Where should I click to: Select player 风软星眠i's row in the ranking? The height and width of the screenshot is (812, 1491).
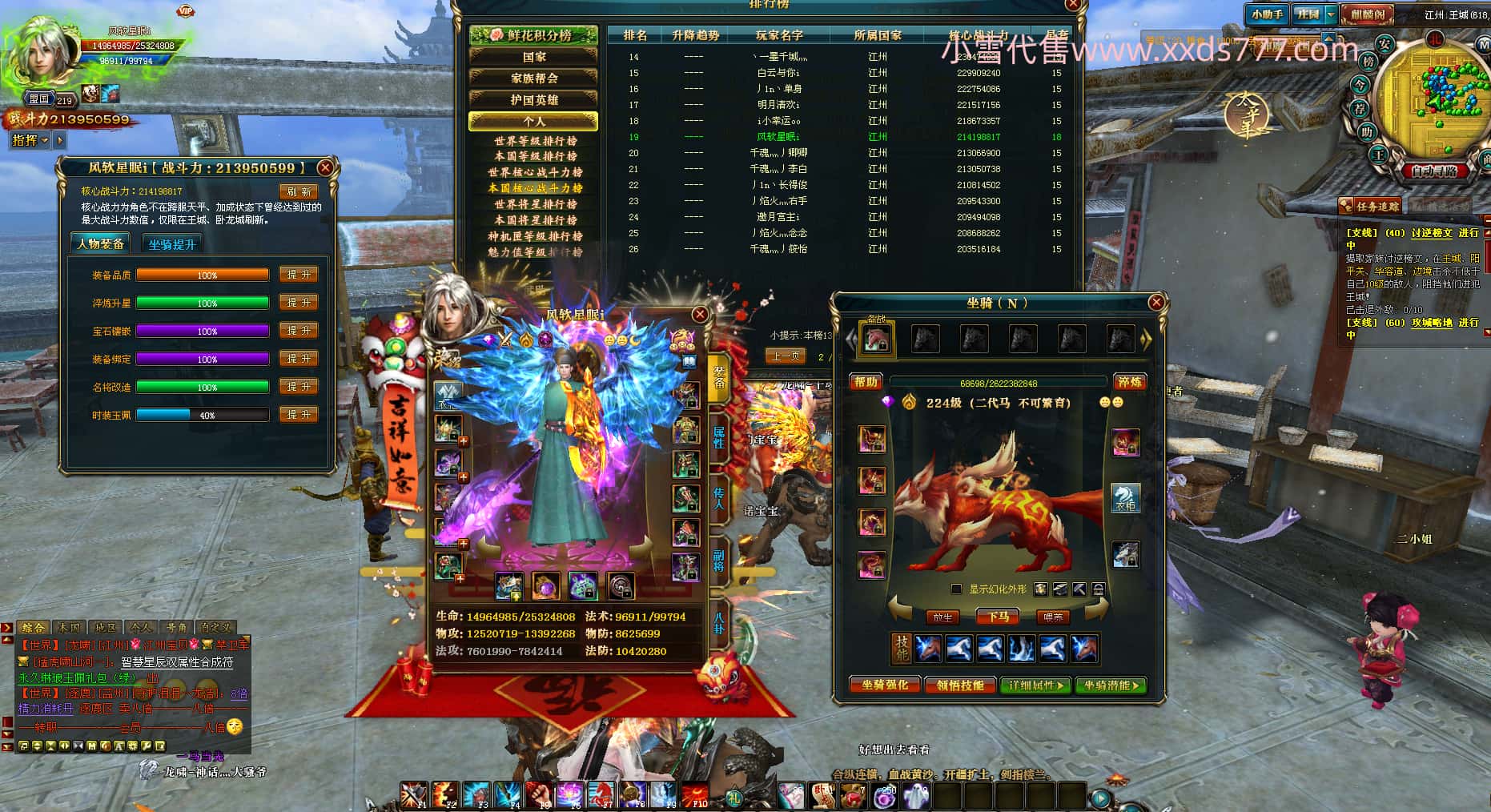tap(778, 137)
